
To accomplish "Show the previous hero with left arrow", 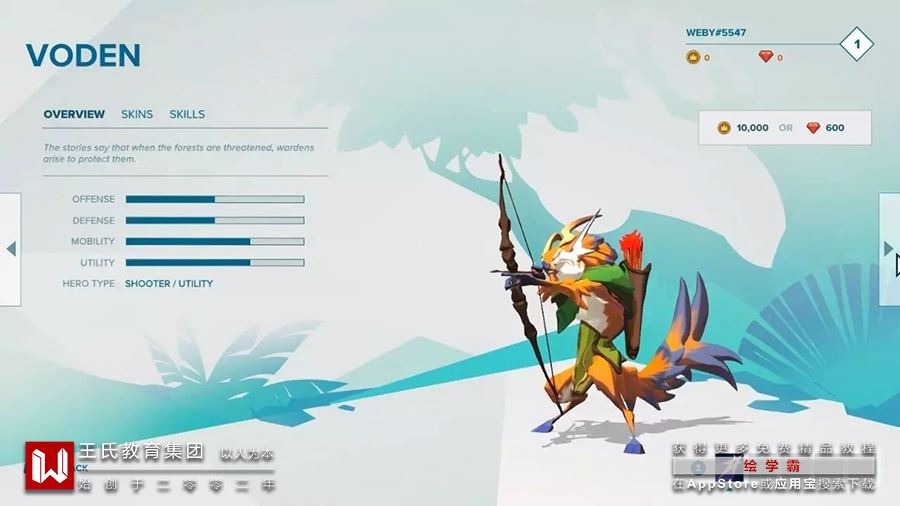I will (10, 249).
